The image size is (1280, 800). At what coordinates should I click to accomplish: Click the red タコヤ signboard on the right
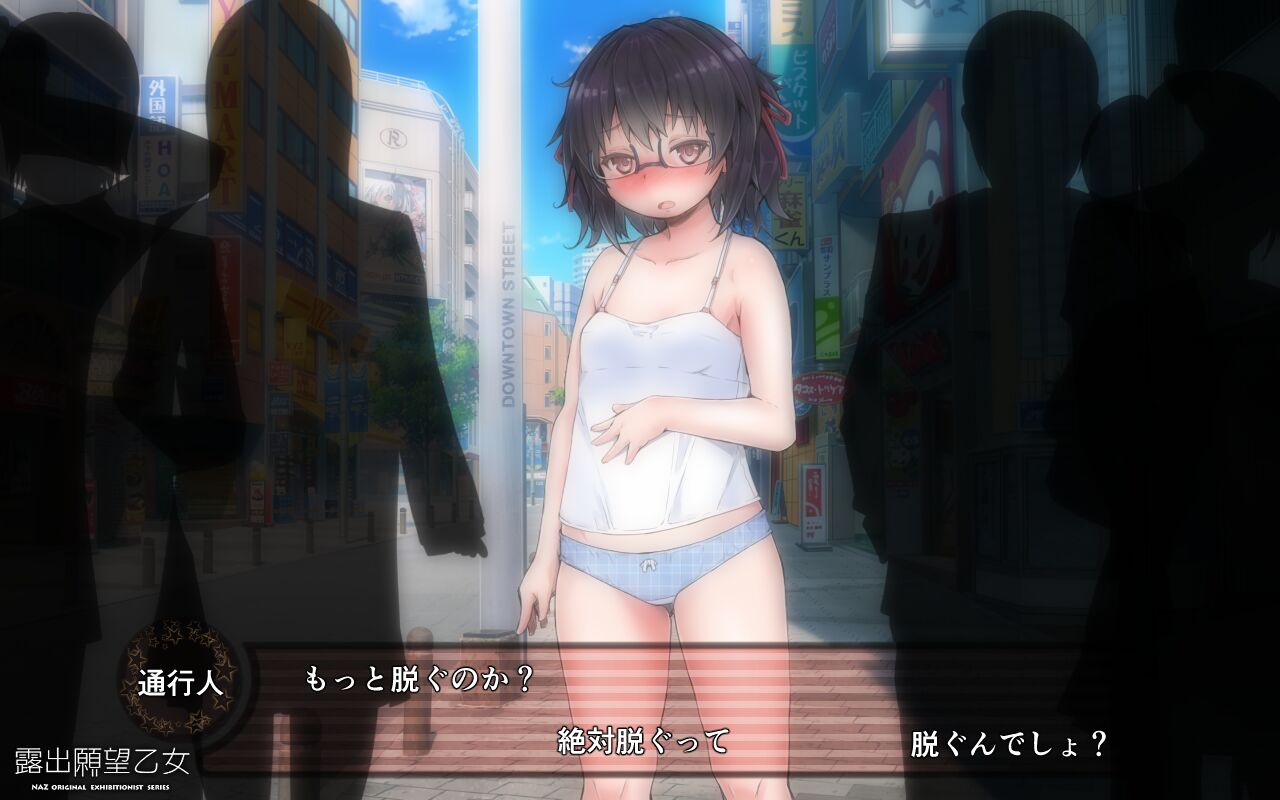(820, 385)
